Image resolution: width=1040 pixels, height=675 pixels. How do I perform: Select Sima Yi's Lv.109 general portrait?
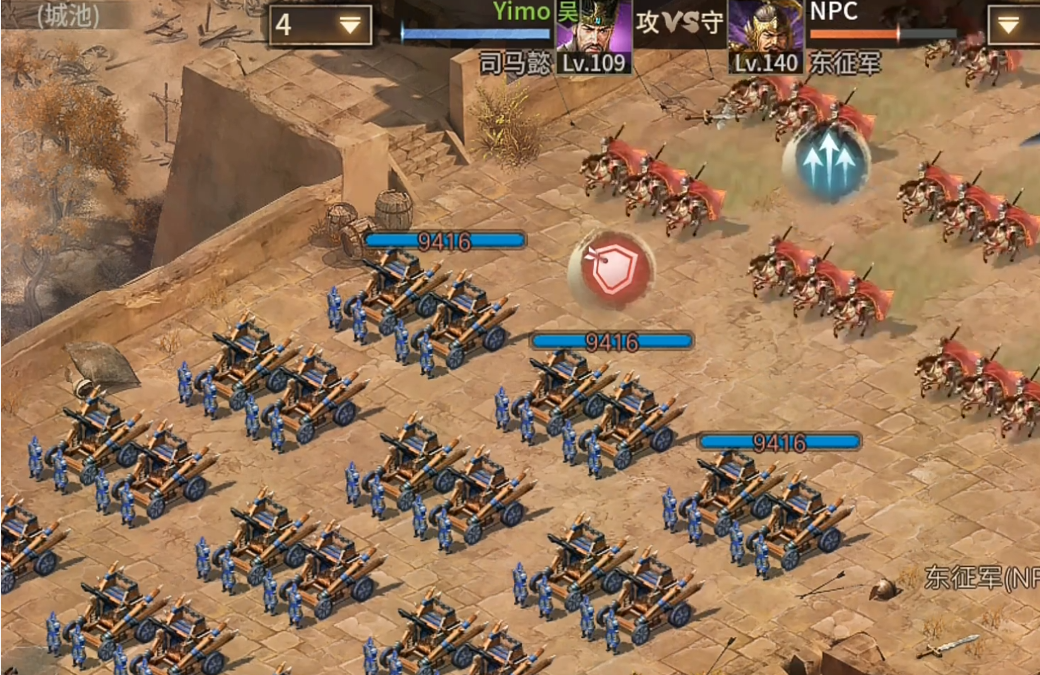[x=593, y=36]
